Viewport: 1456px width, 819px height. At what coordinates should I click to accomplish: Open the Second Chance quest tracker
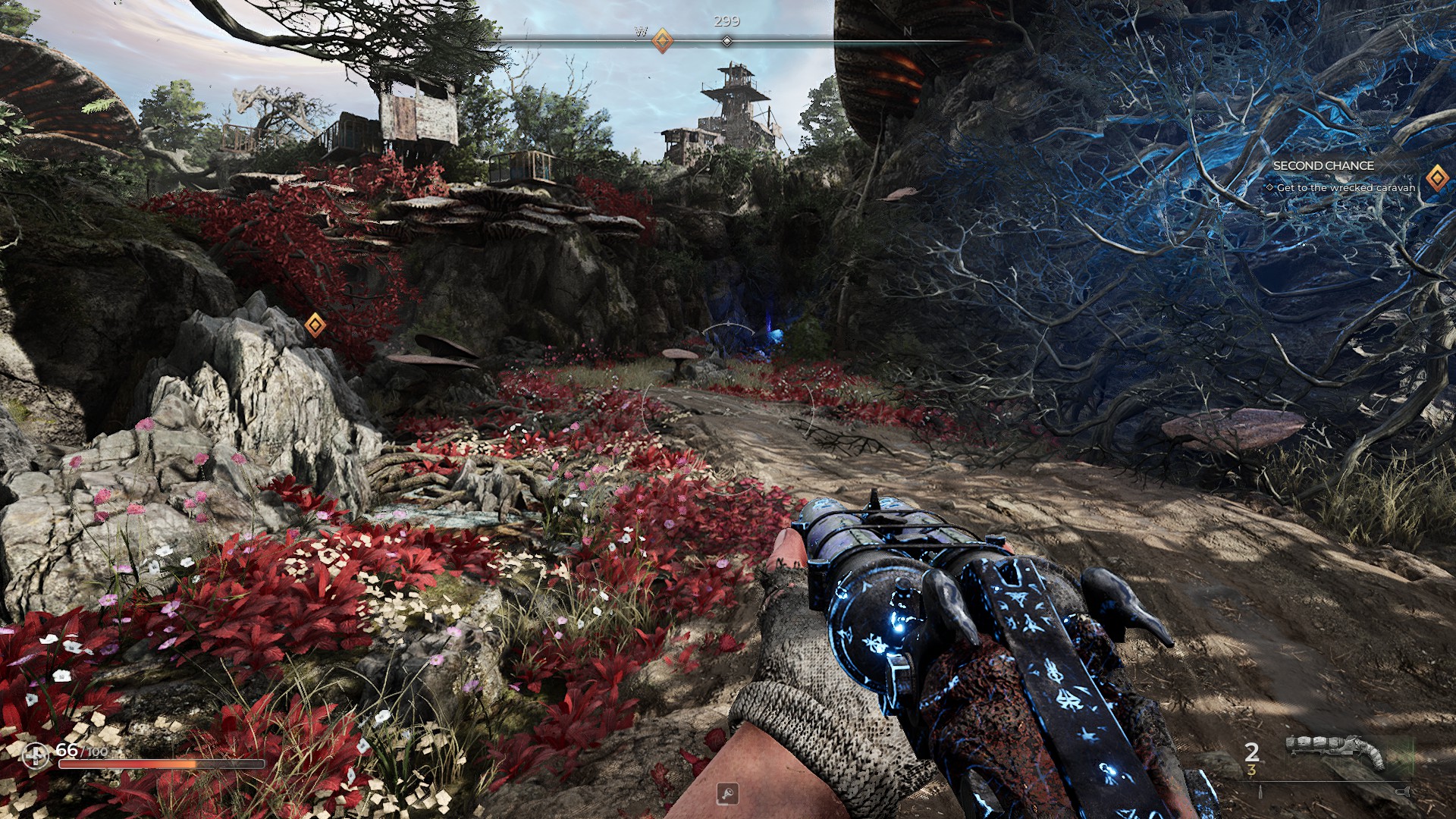pyautogui.click(x=1323, y=165)
